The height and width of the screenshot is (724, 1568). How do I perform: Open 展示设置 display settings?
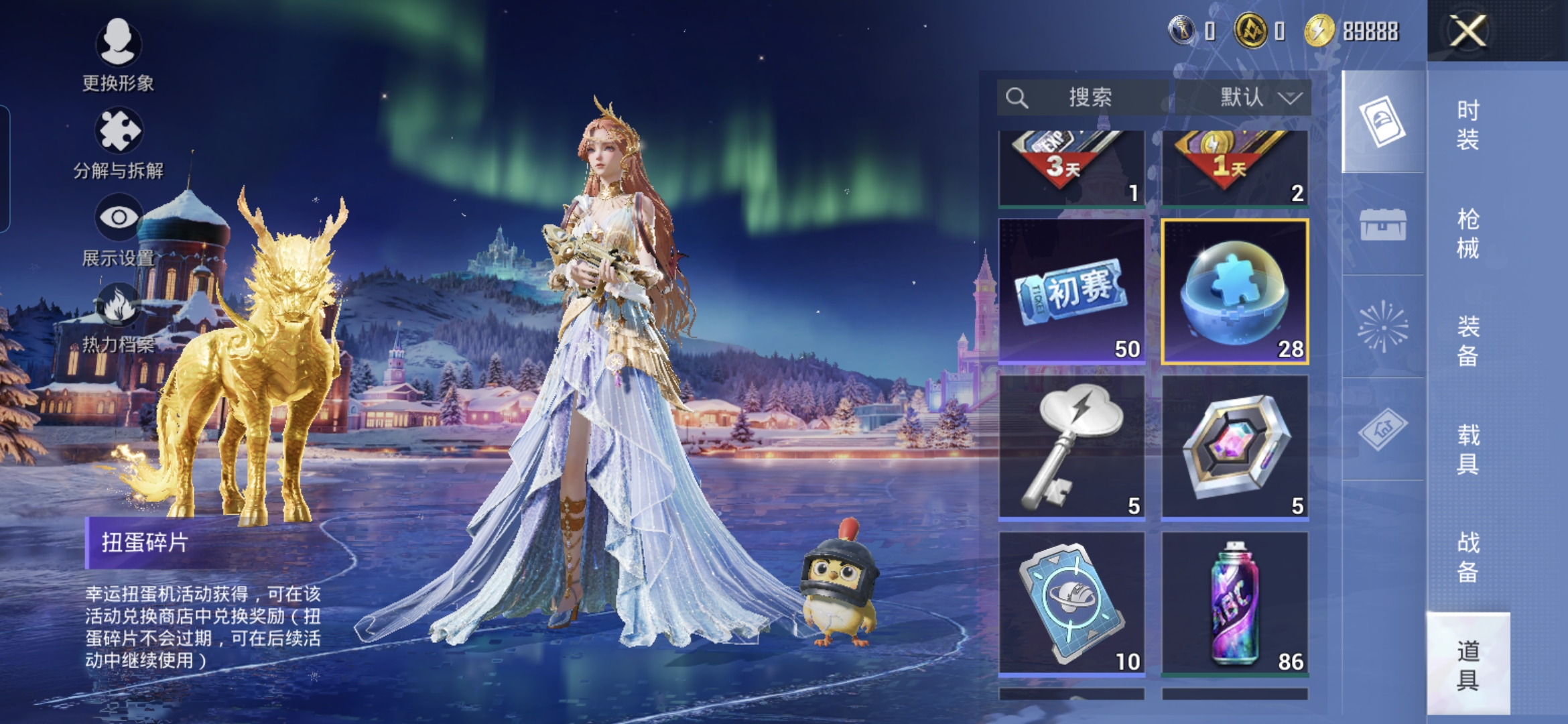point(118,230)
